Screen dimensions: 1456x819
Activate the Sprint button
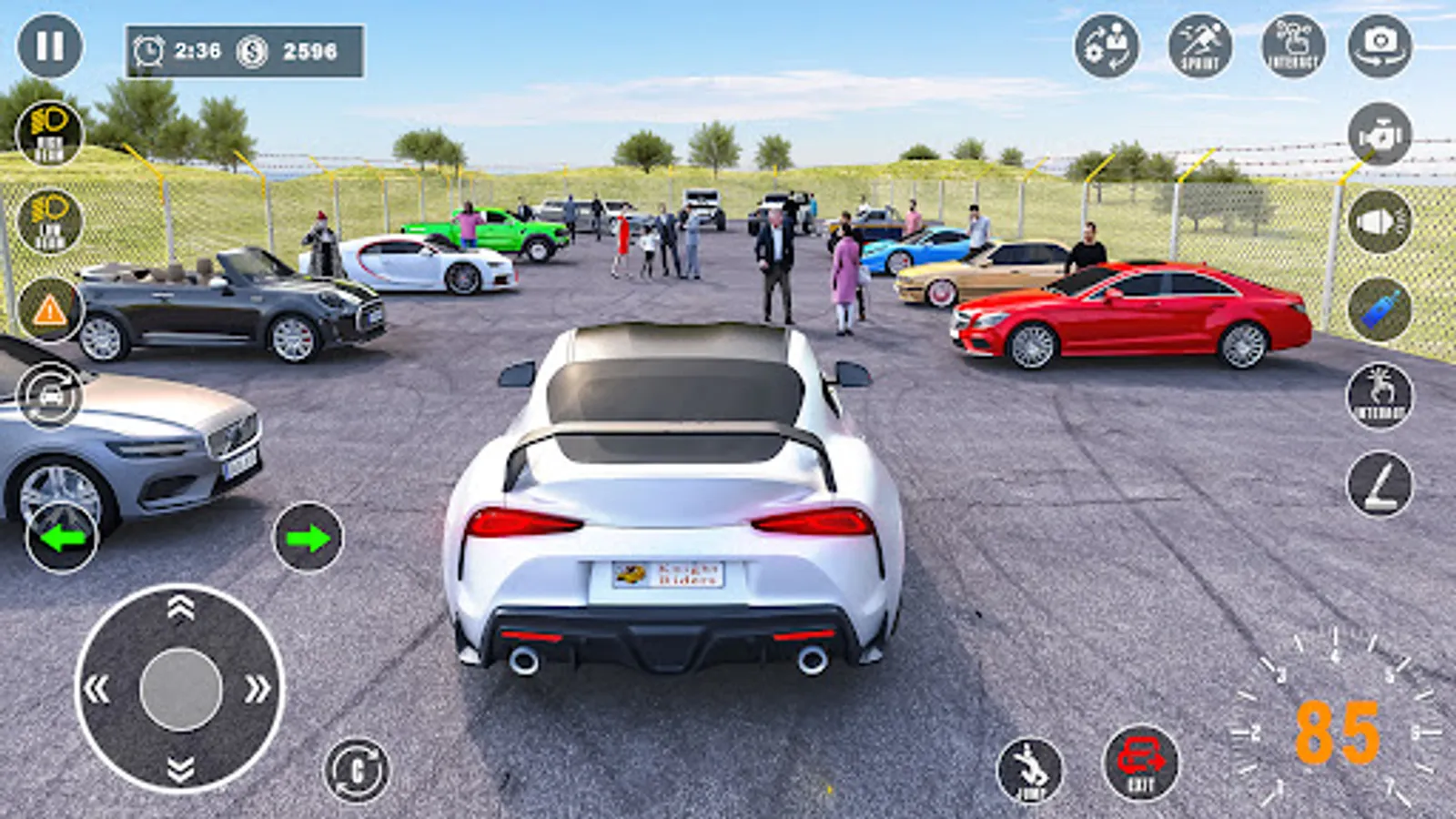1200,45
